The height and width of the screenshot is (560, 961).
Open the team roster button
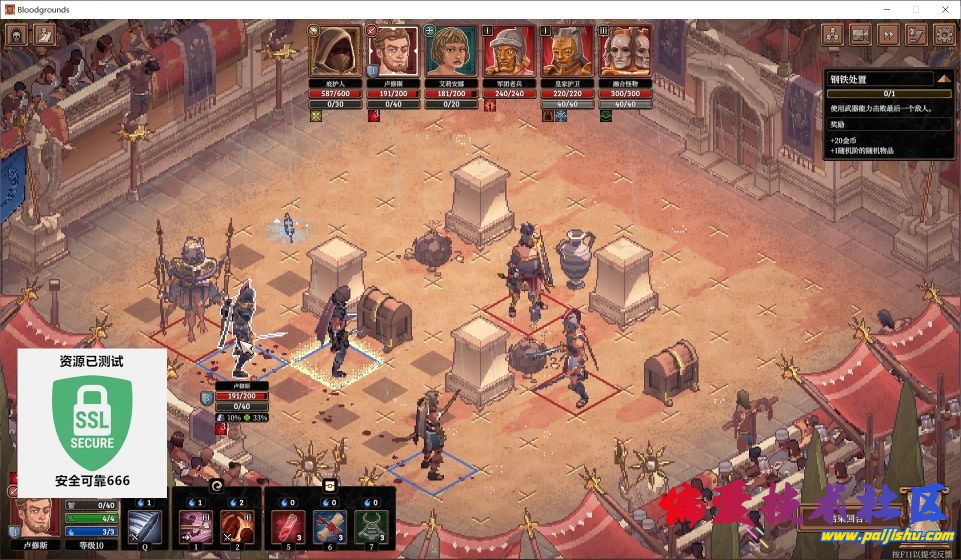tap(832, 35)
